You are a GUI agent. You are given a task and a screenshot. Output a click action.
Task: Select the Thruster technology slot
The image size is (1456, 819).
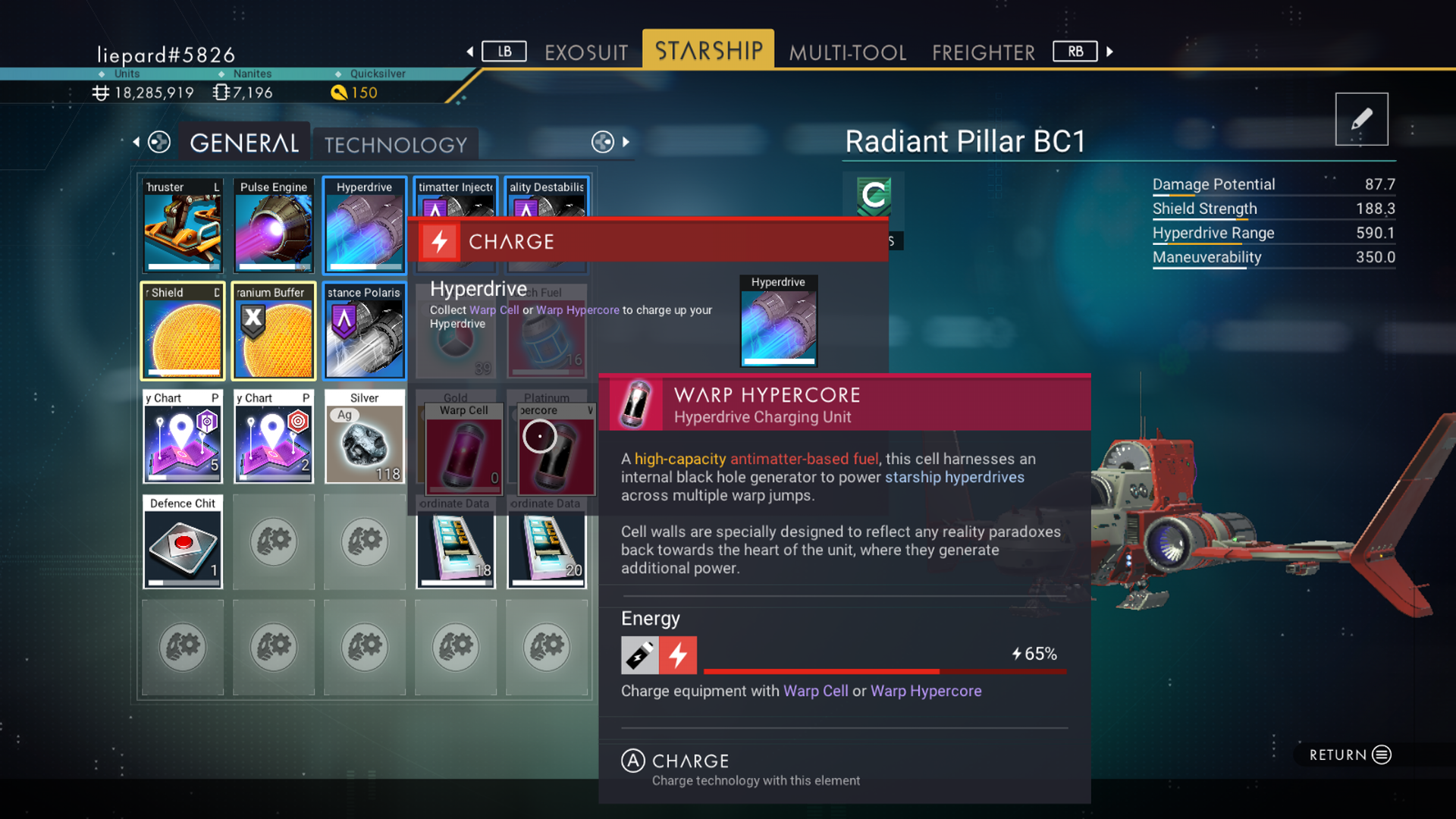coord(182,225)
